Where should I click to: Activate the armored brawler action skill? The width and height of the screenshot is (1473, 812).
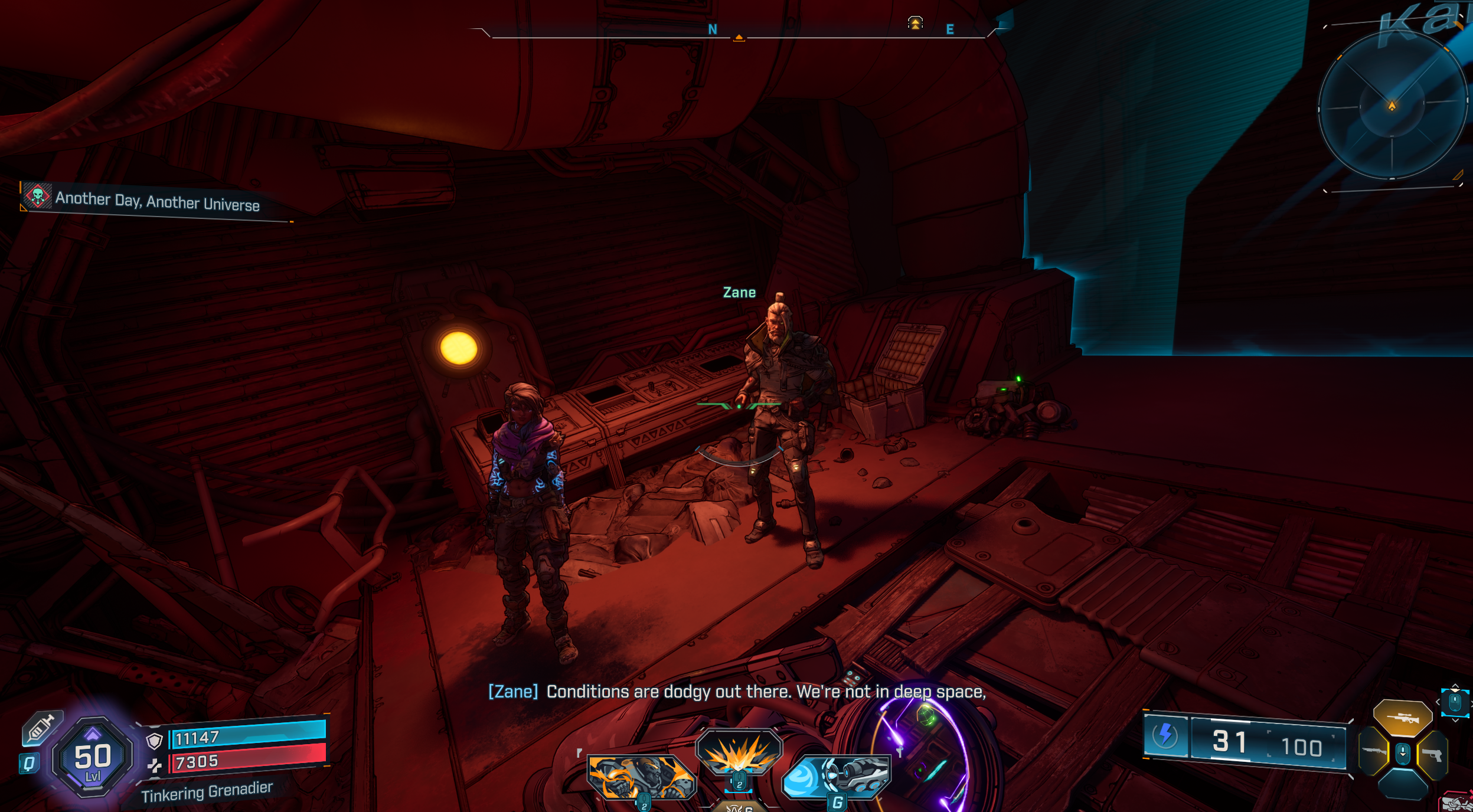point(641,777)
